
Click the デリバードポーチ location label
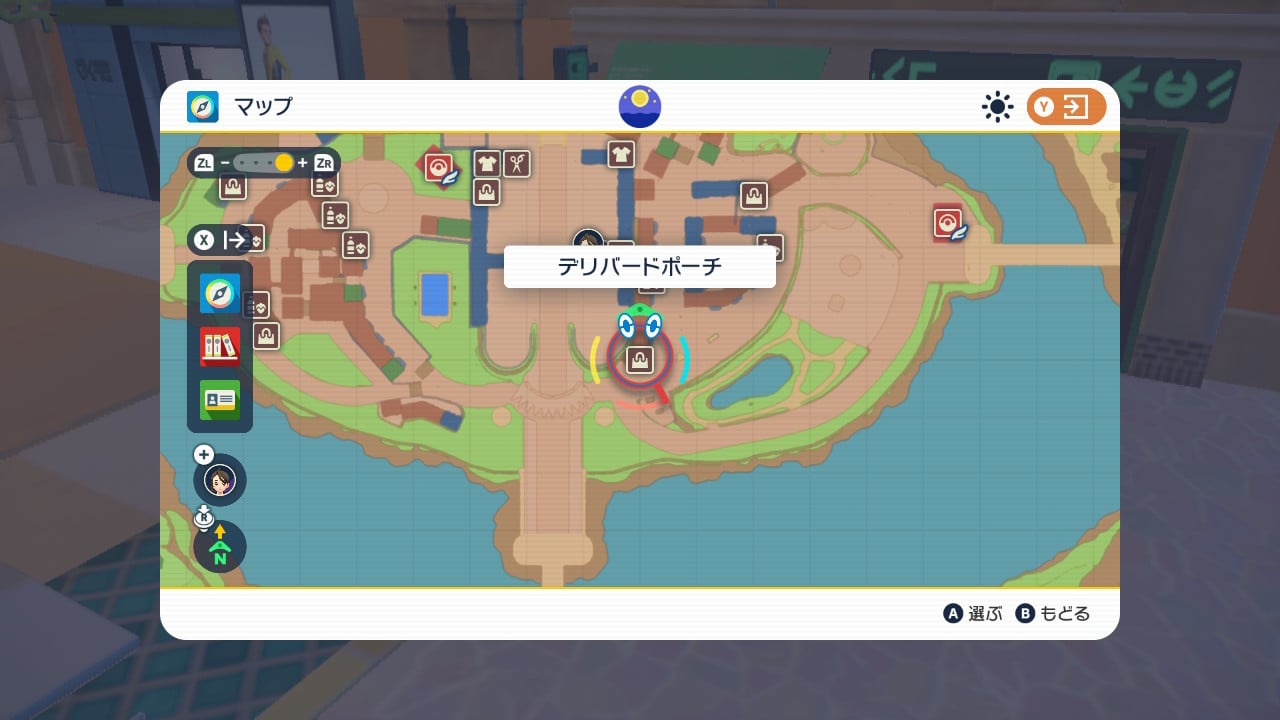click(640, 266)
